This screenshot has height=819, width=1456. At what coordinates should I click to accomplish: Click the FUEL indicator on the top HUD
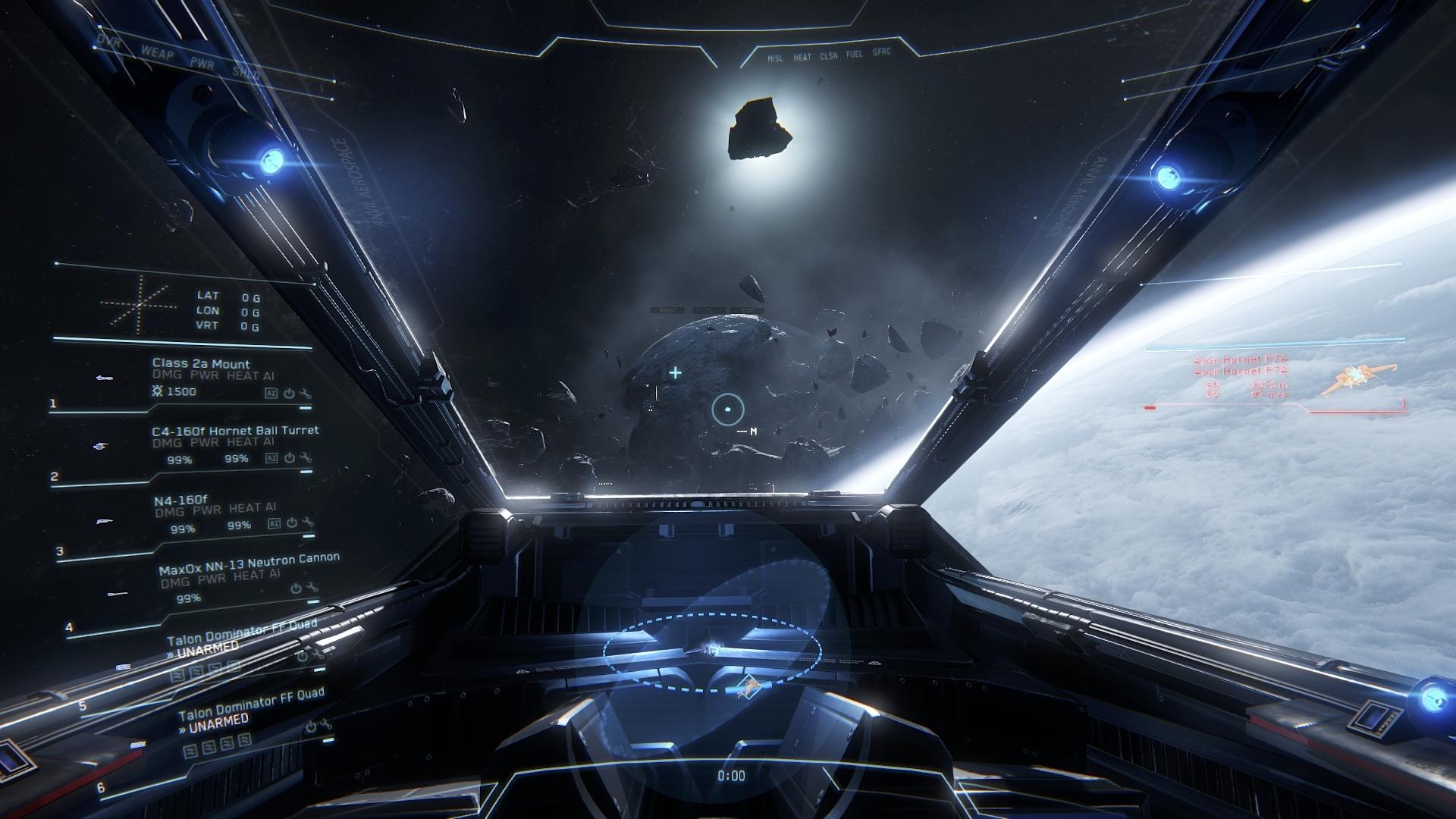[854, 55]
